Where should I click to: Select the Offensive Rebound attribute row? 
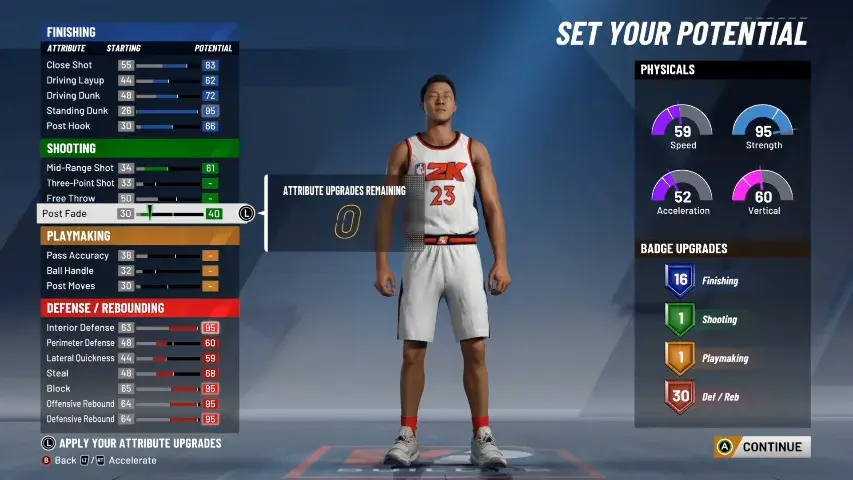[x=138, y=403]
